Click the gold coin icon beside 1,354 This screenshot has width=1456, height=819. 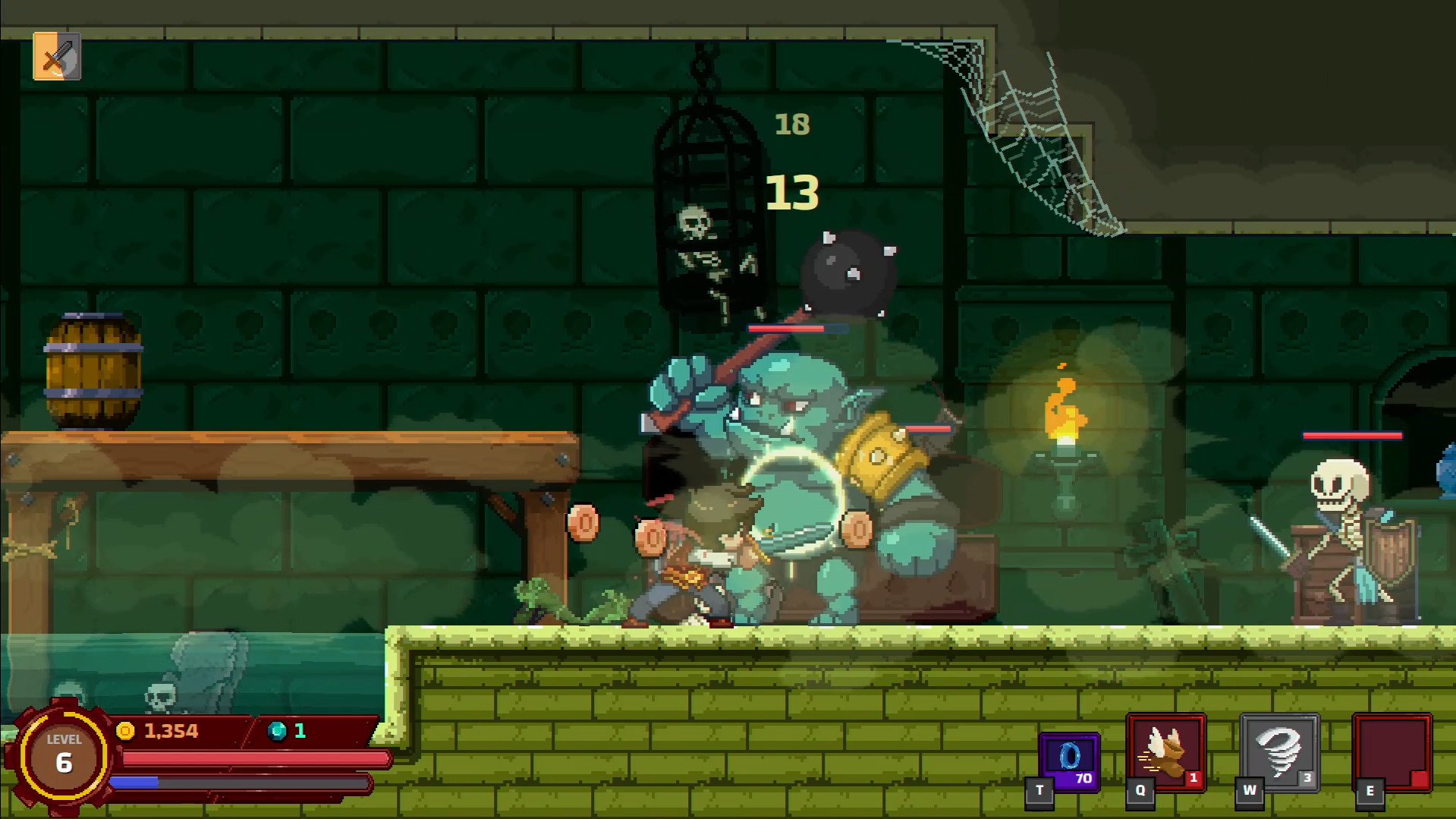(127, 731)
